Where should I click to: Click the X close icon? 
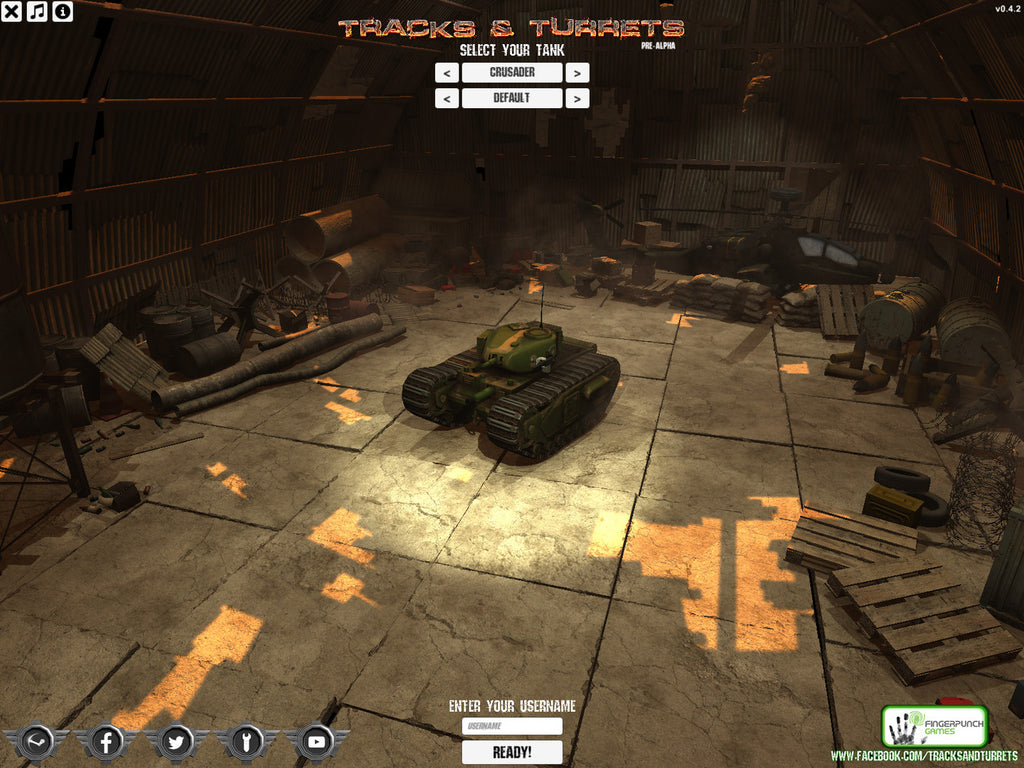pos(11,11)
